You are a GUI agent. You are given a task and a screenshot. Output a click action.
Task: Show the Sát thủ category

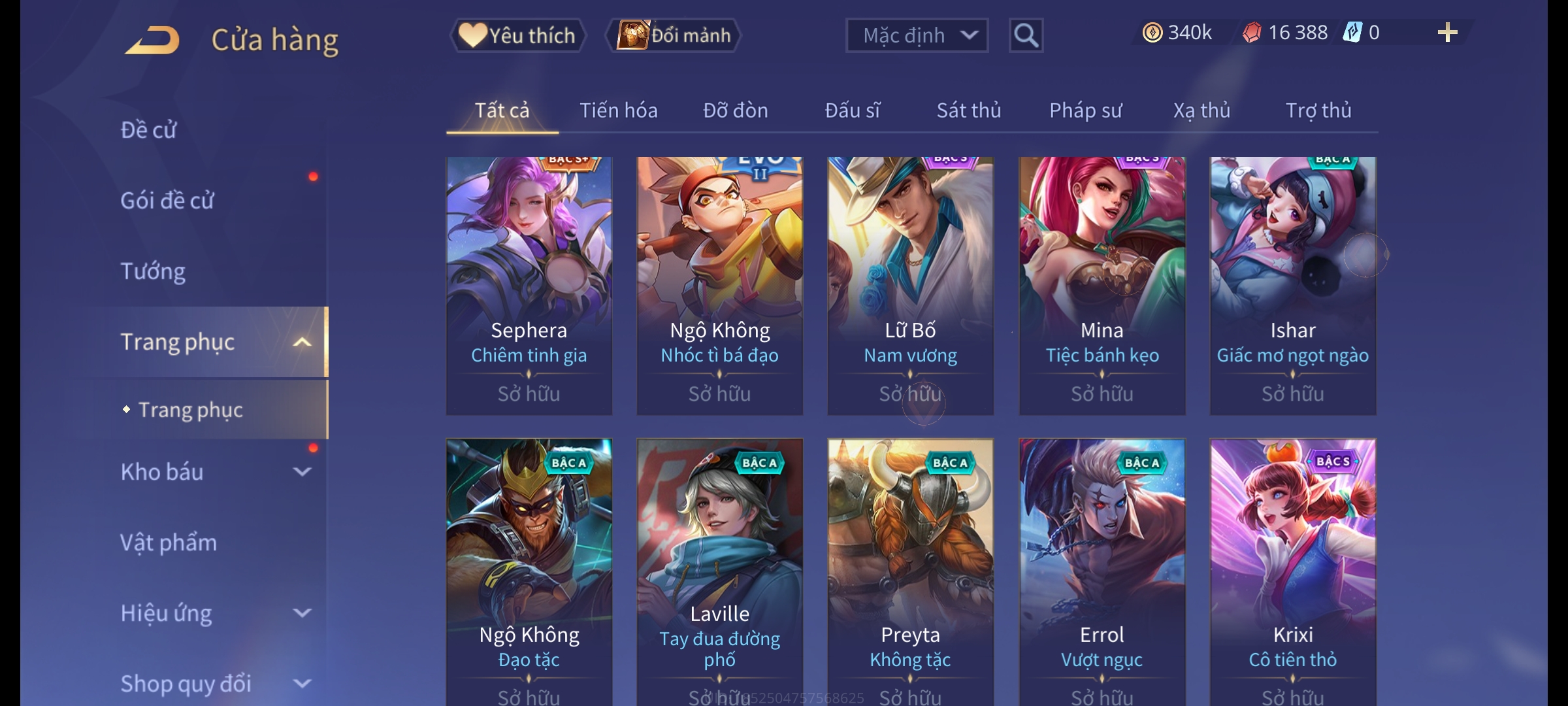(968, 110)
